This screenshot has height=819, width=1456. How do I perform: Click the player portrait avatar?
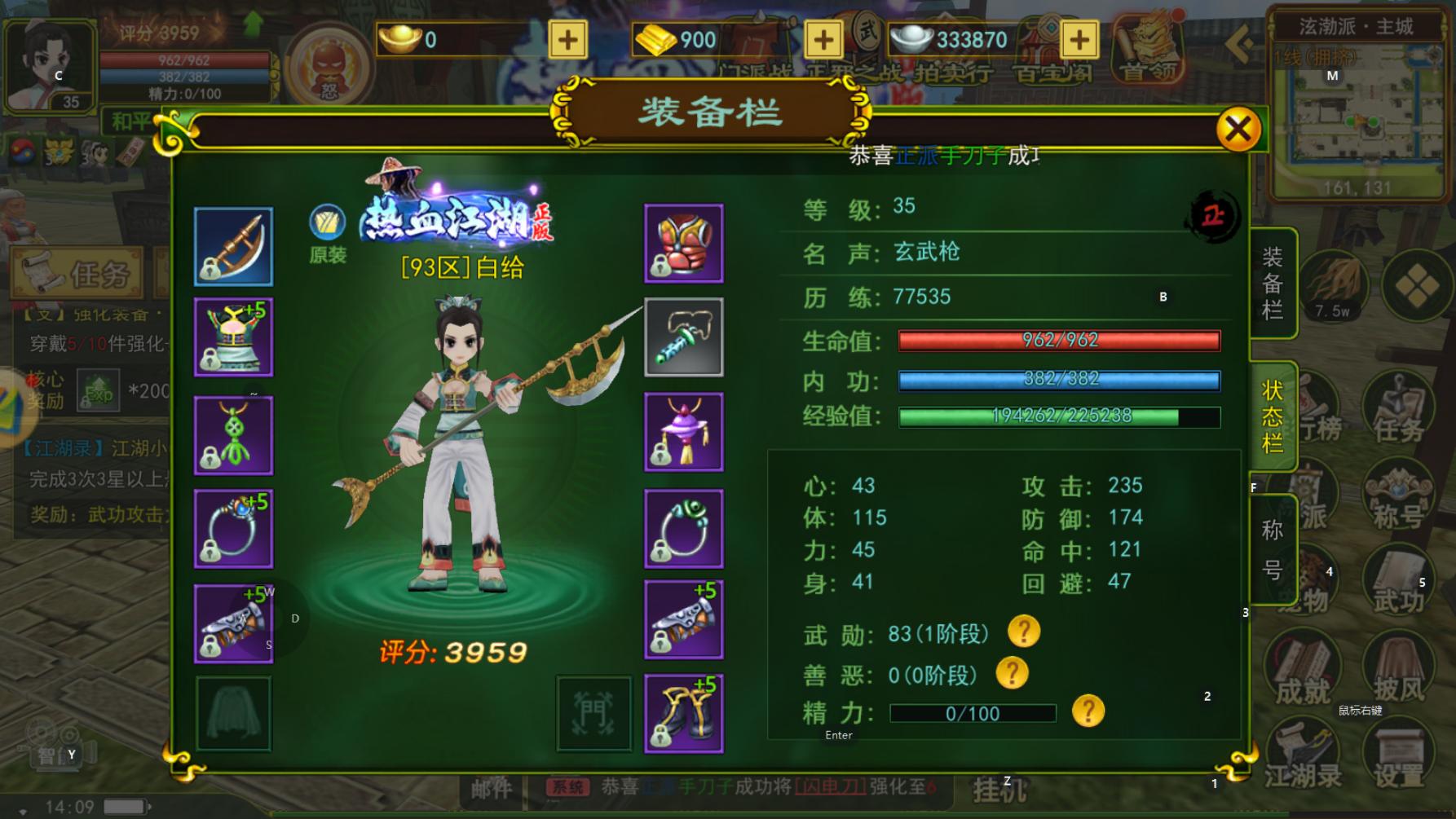[x=51, y=67]
